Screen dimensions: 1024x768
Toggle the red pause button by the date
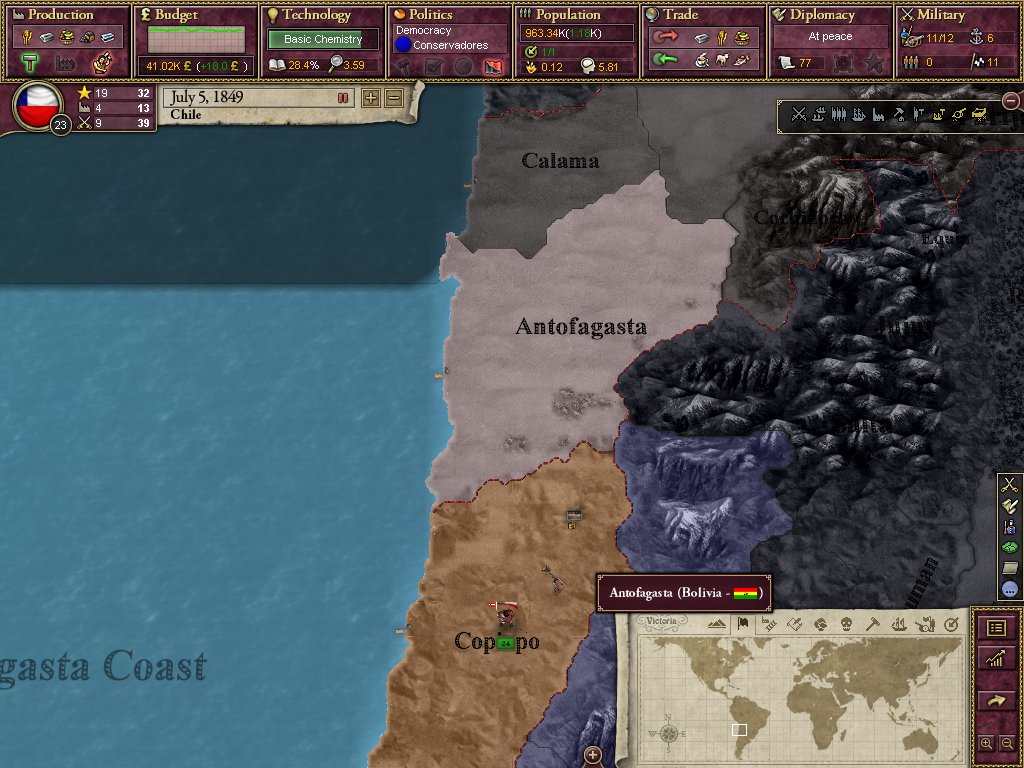point(343,98)
